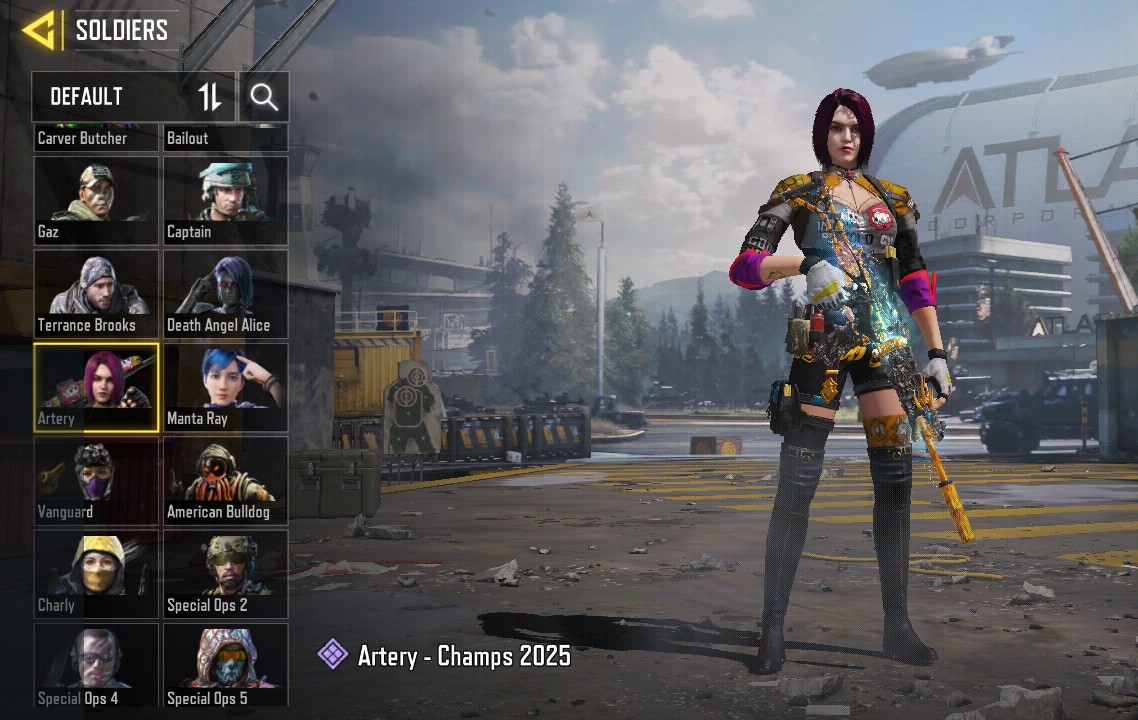The height and width of the screenshot is (720, 1138).
Task: Pick the Terrance Brooks soldier
Action: click(x=96, y=293)
